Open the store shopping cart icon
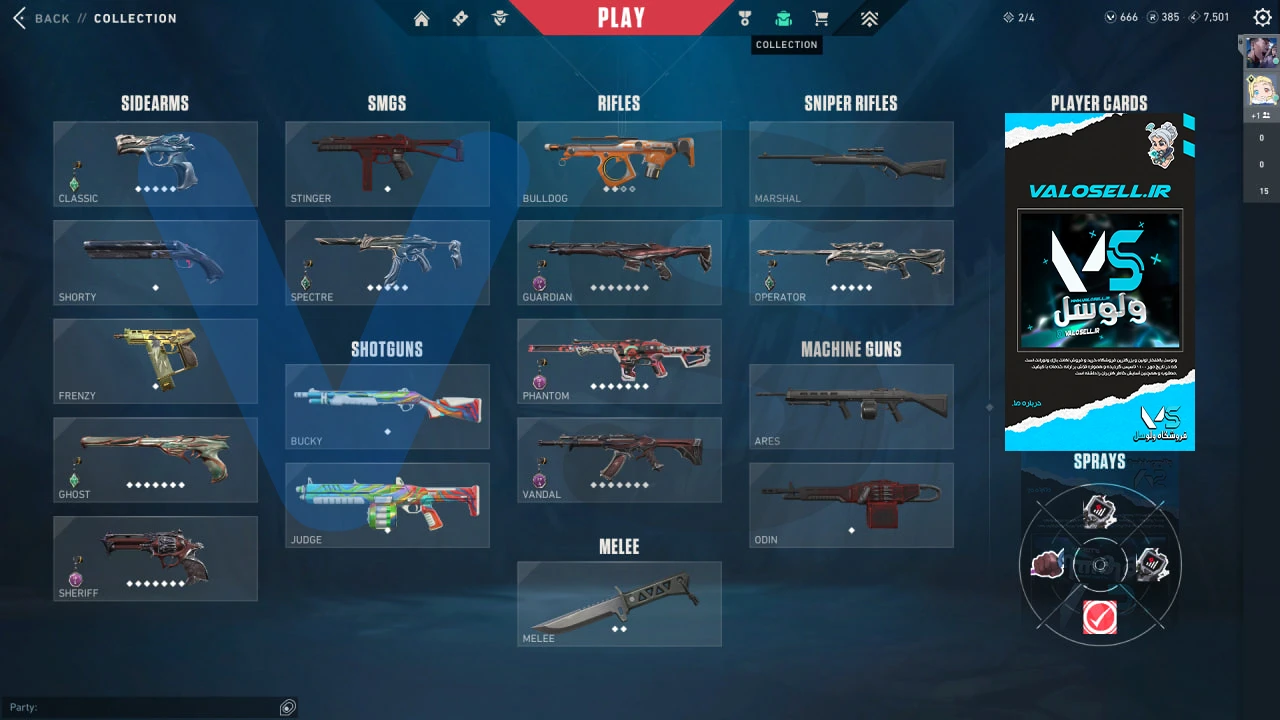Image resolution: width=1280 pixels, height=720 pixels. point(821,18)
